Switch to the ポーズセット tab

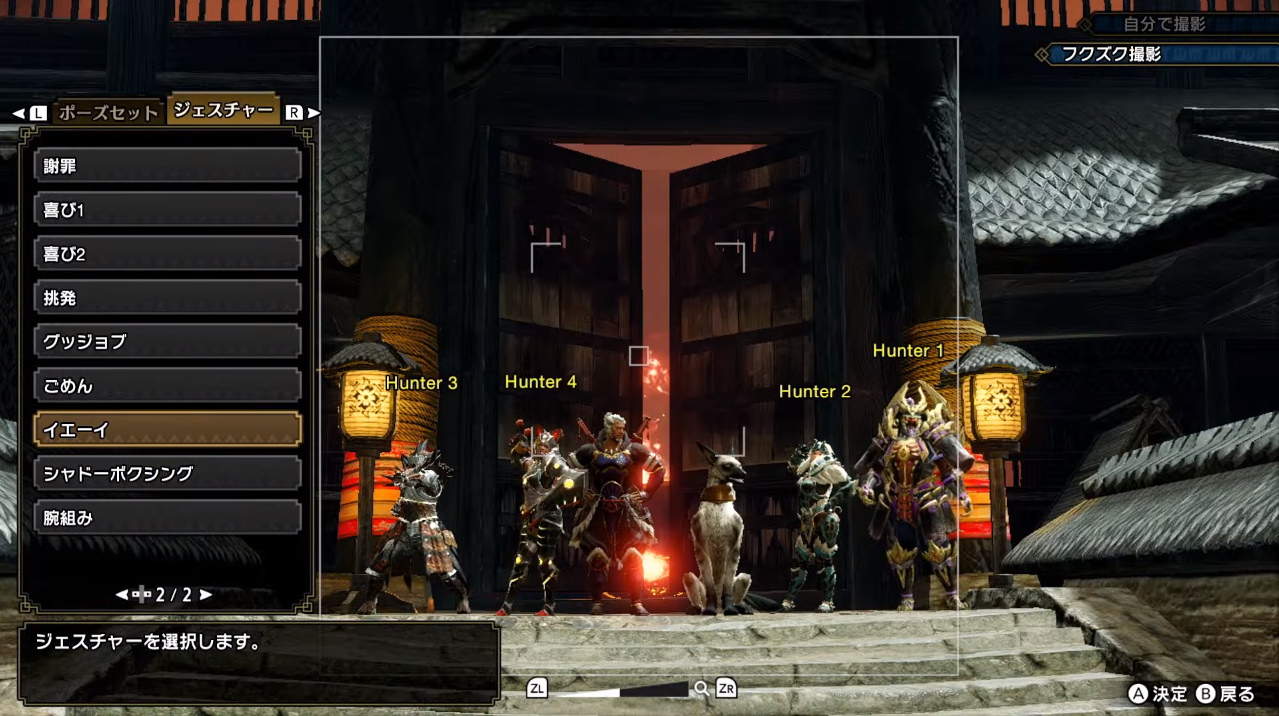tap(108, 112)
